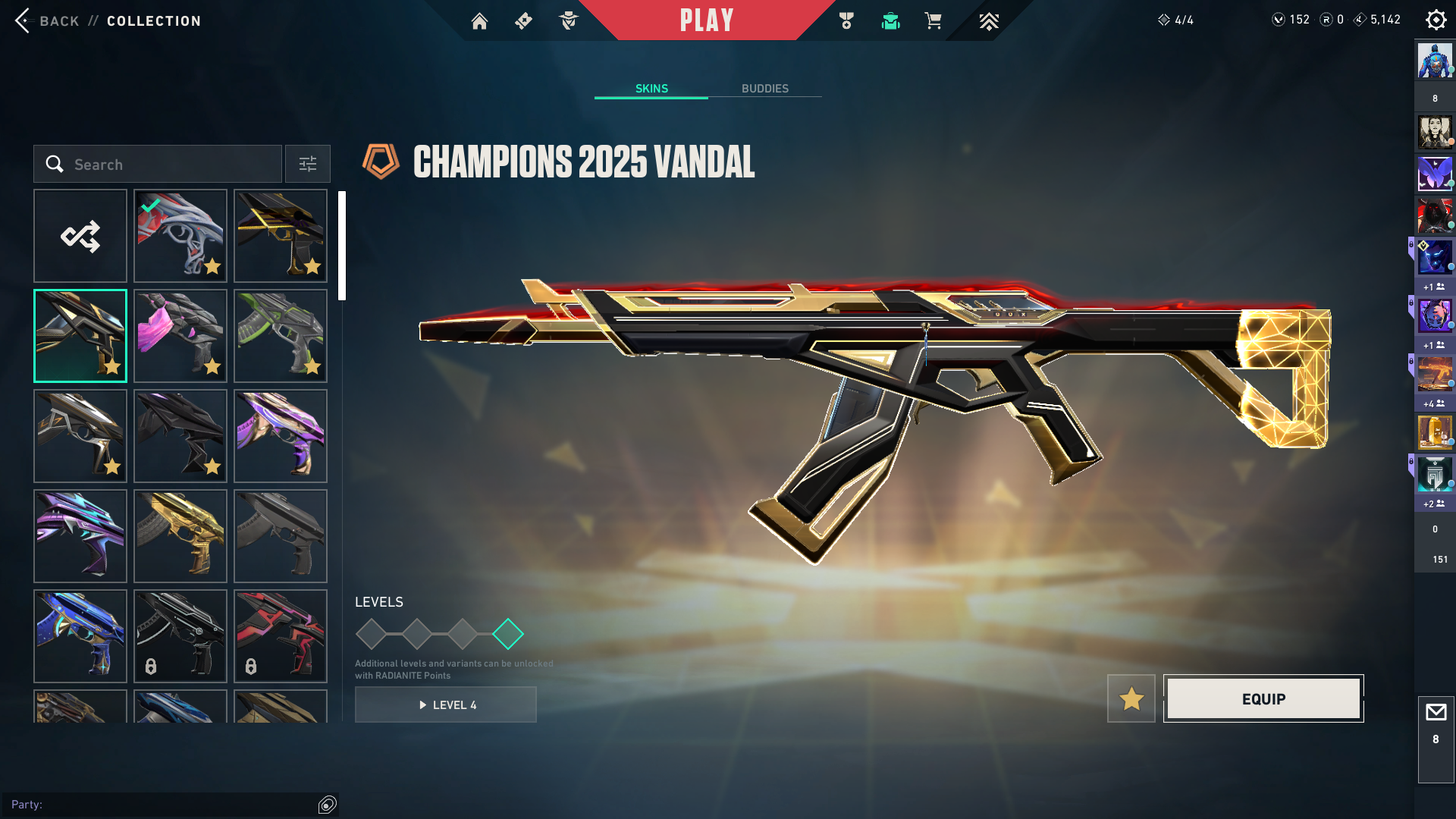
Task: Equip the Champions 2025 Vandal
Action: tap(1263, 698)
